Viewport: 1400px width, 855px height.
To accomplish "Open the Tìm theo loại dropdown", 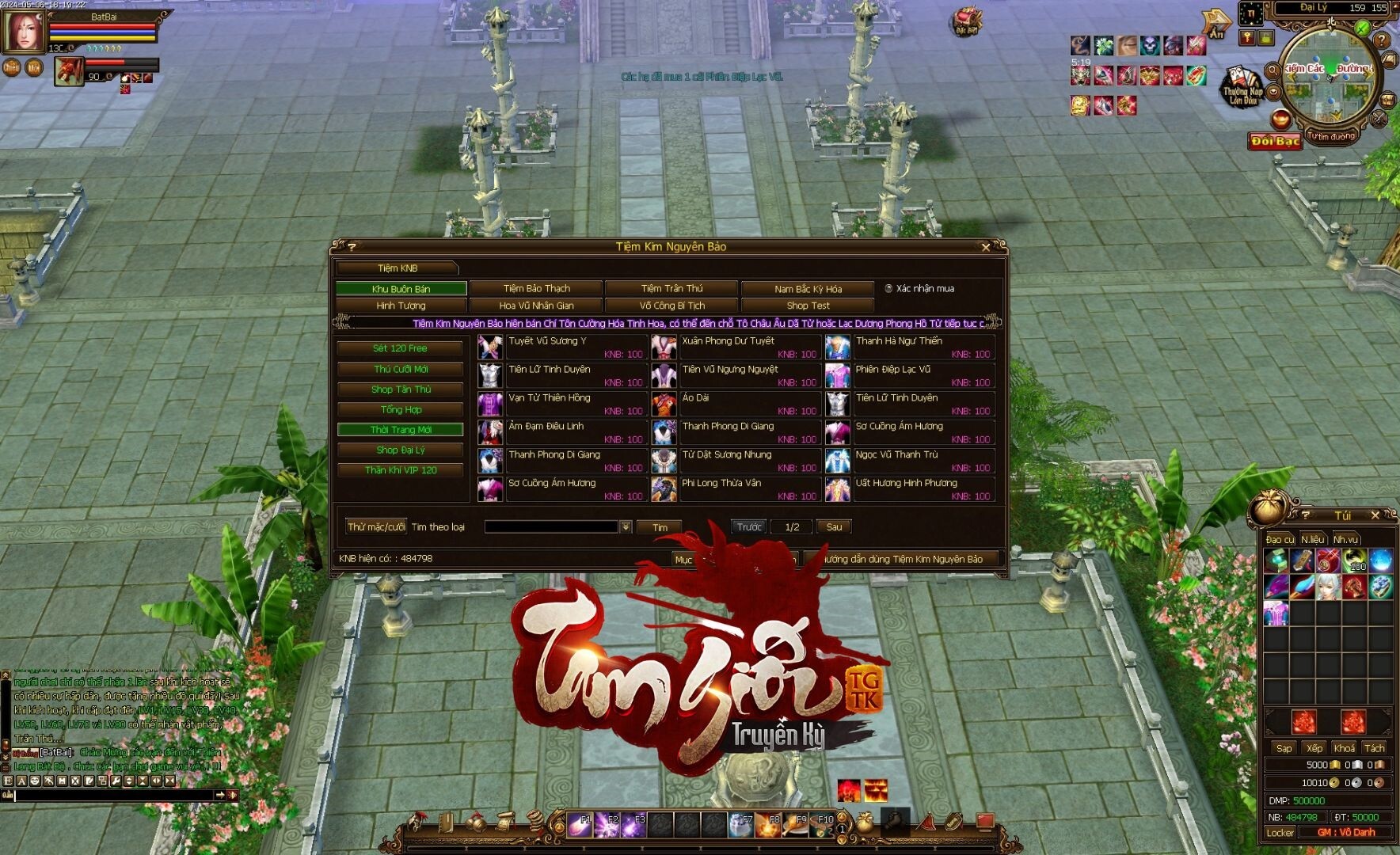I will (626, 527).
